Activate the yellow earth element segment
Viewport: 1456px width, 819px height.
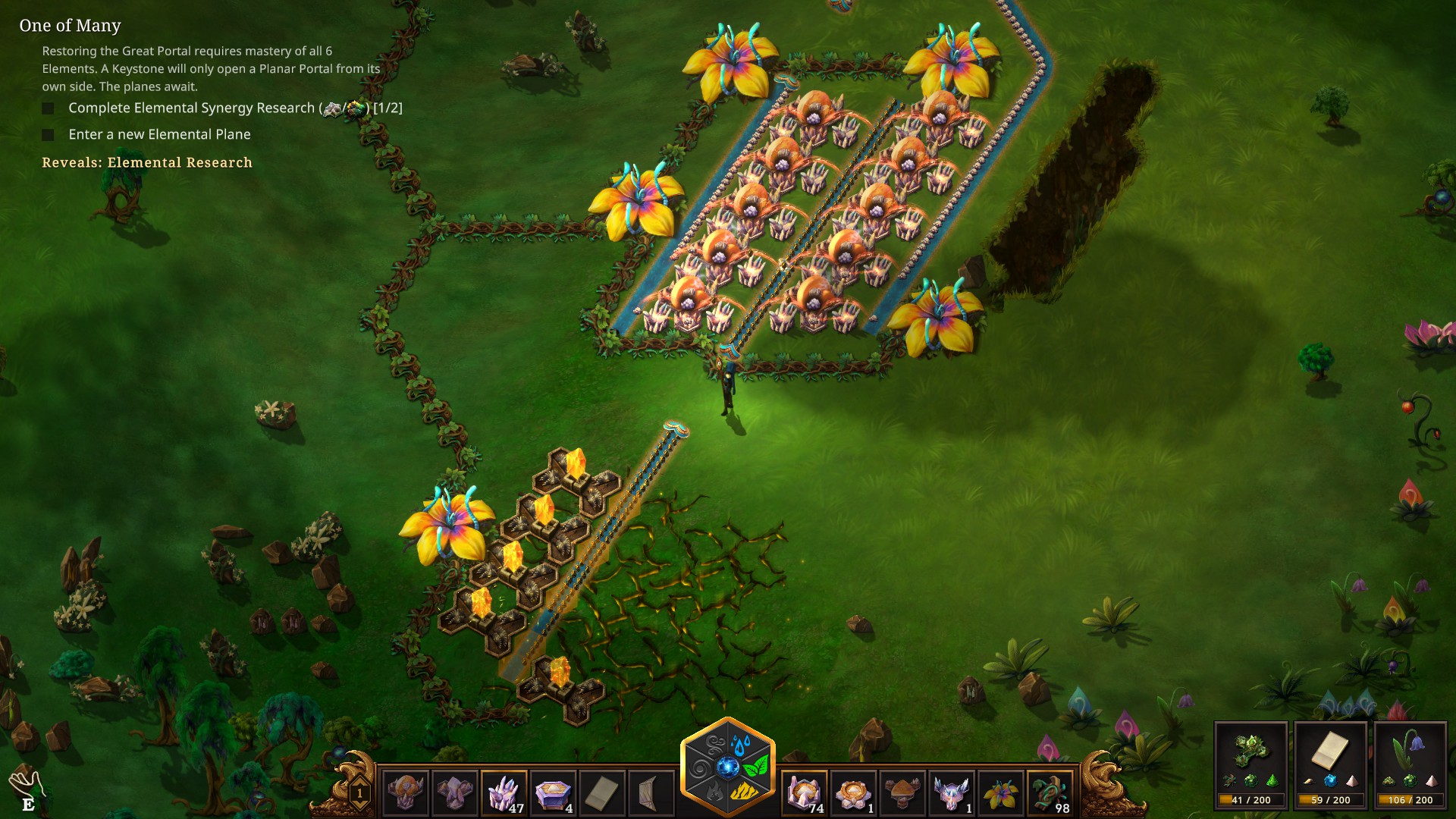click(x=742, y=792)
